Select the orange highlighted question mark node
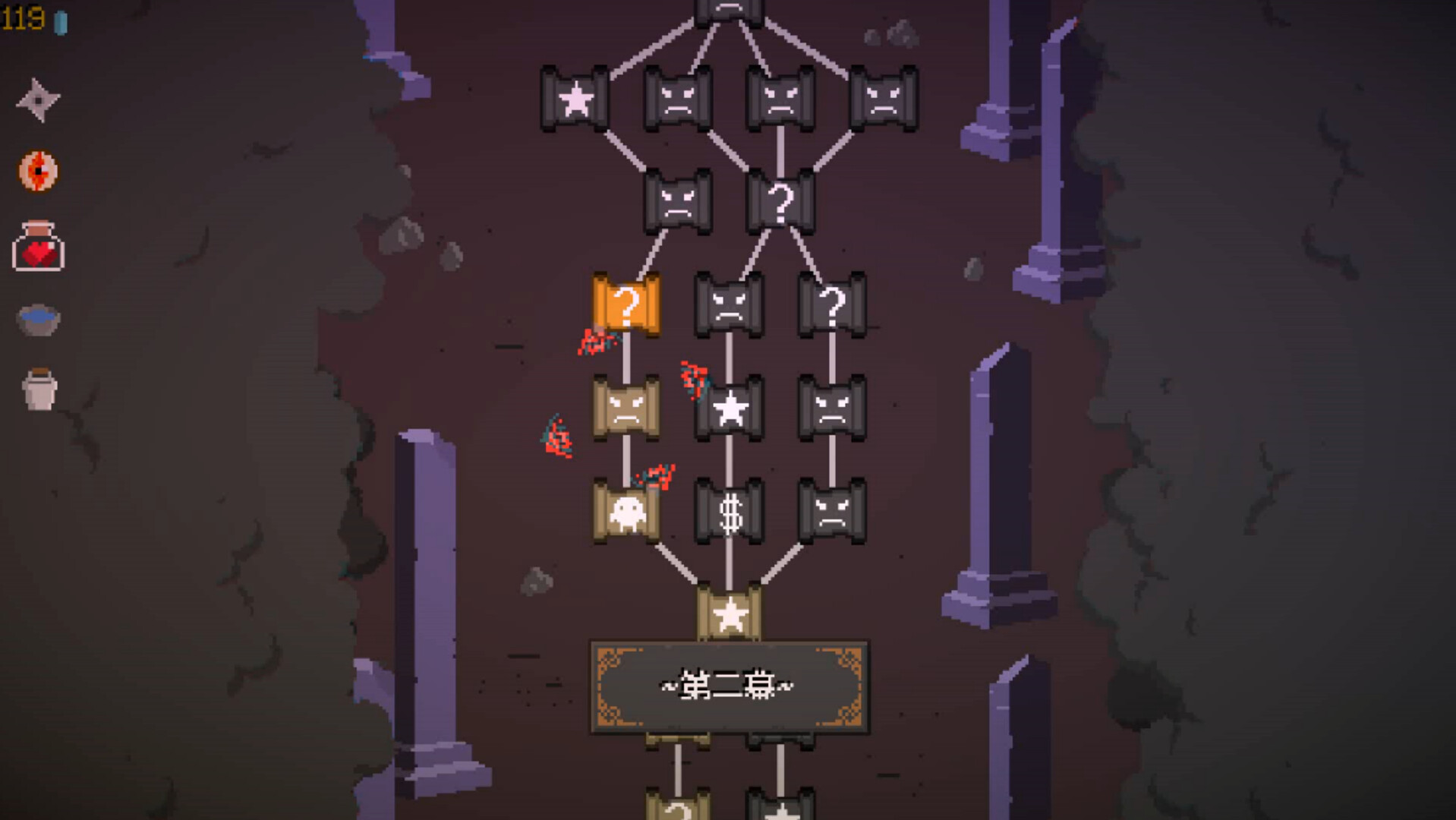This screenshot has height=820, width=1456. tap(626, 305)
